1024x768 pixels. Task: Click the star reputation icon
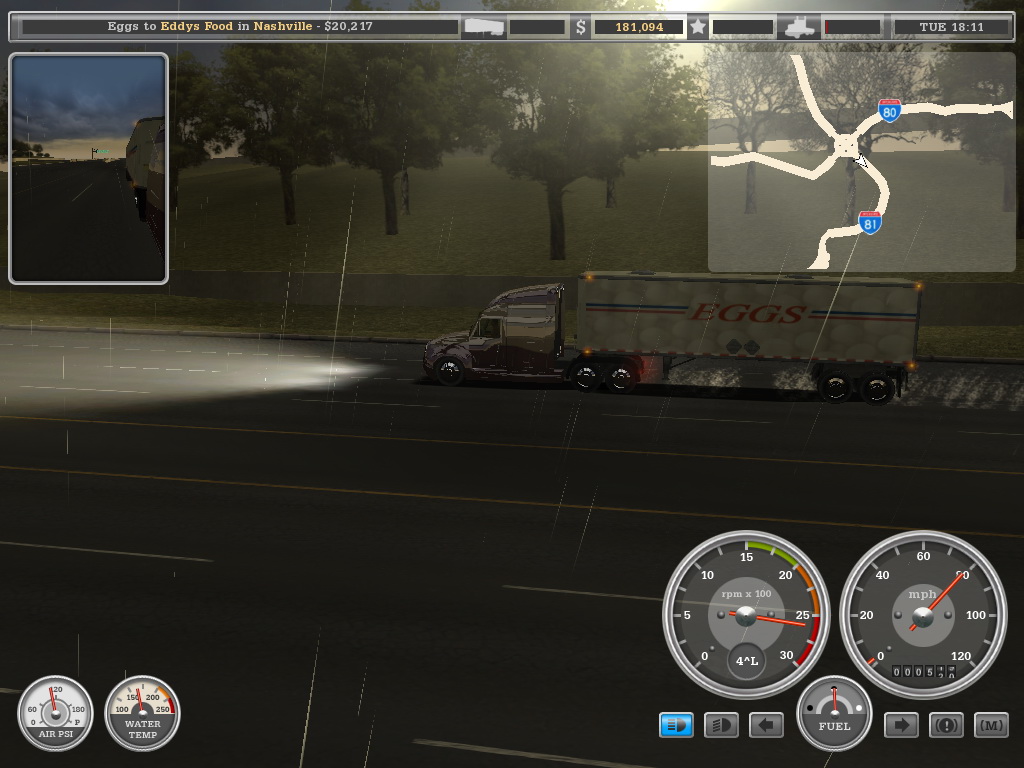(x=698, y=27)
